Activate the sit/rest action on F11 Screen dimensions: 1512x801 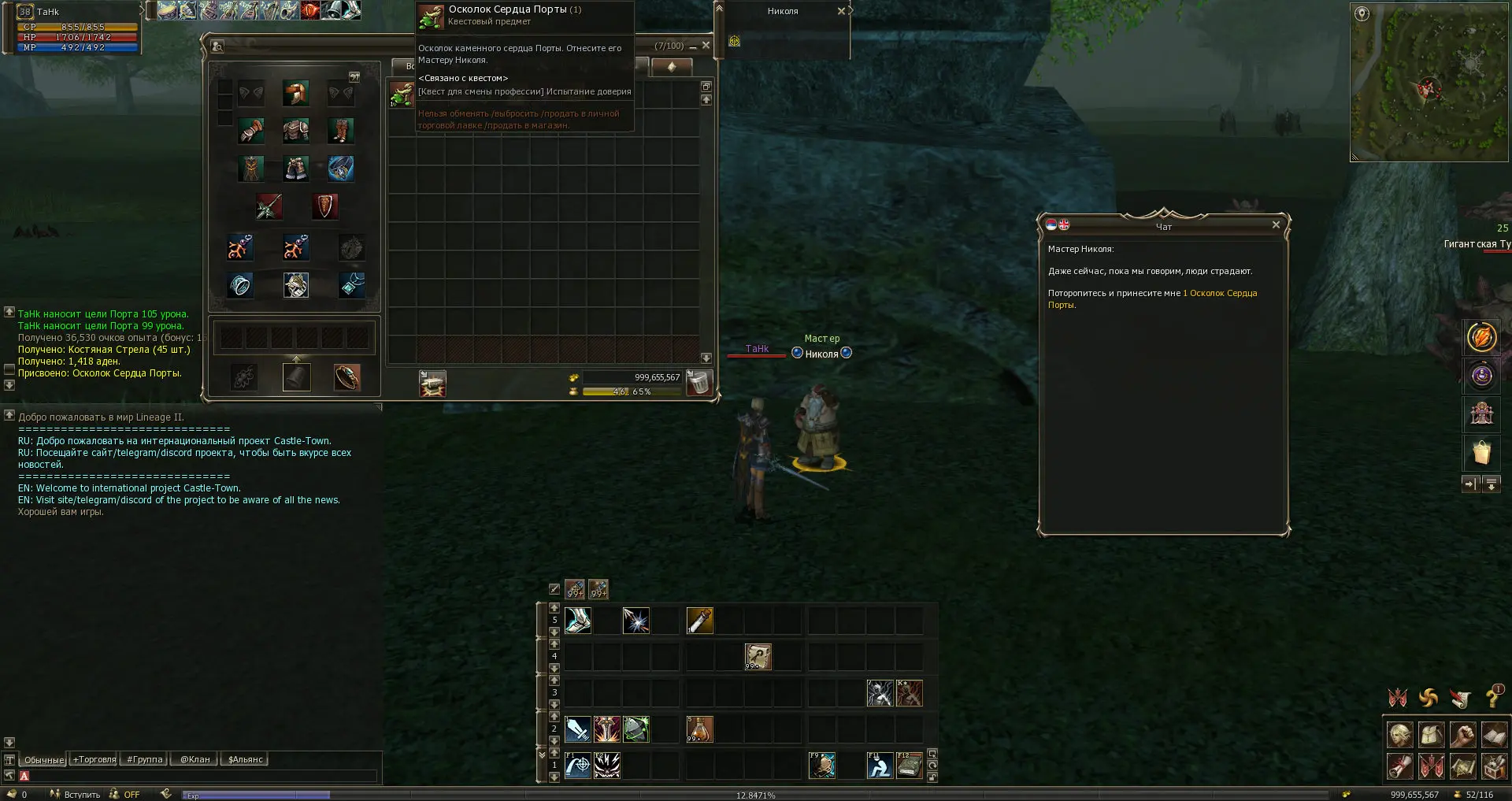pyautogui.click(x=880, y=766)
